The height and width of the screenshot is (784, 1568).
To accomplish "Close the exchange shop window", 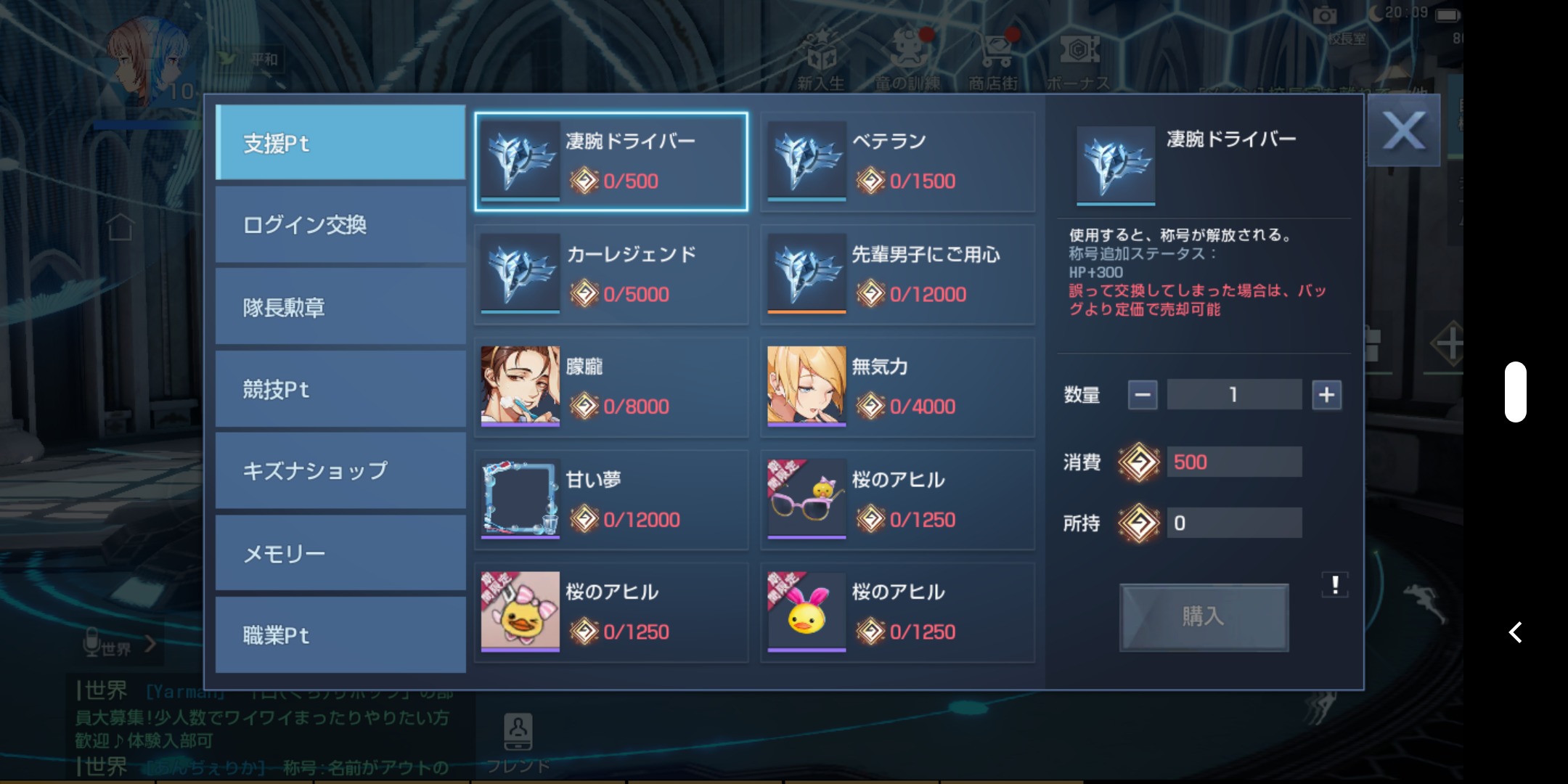I will (x=1403, y=131).
